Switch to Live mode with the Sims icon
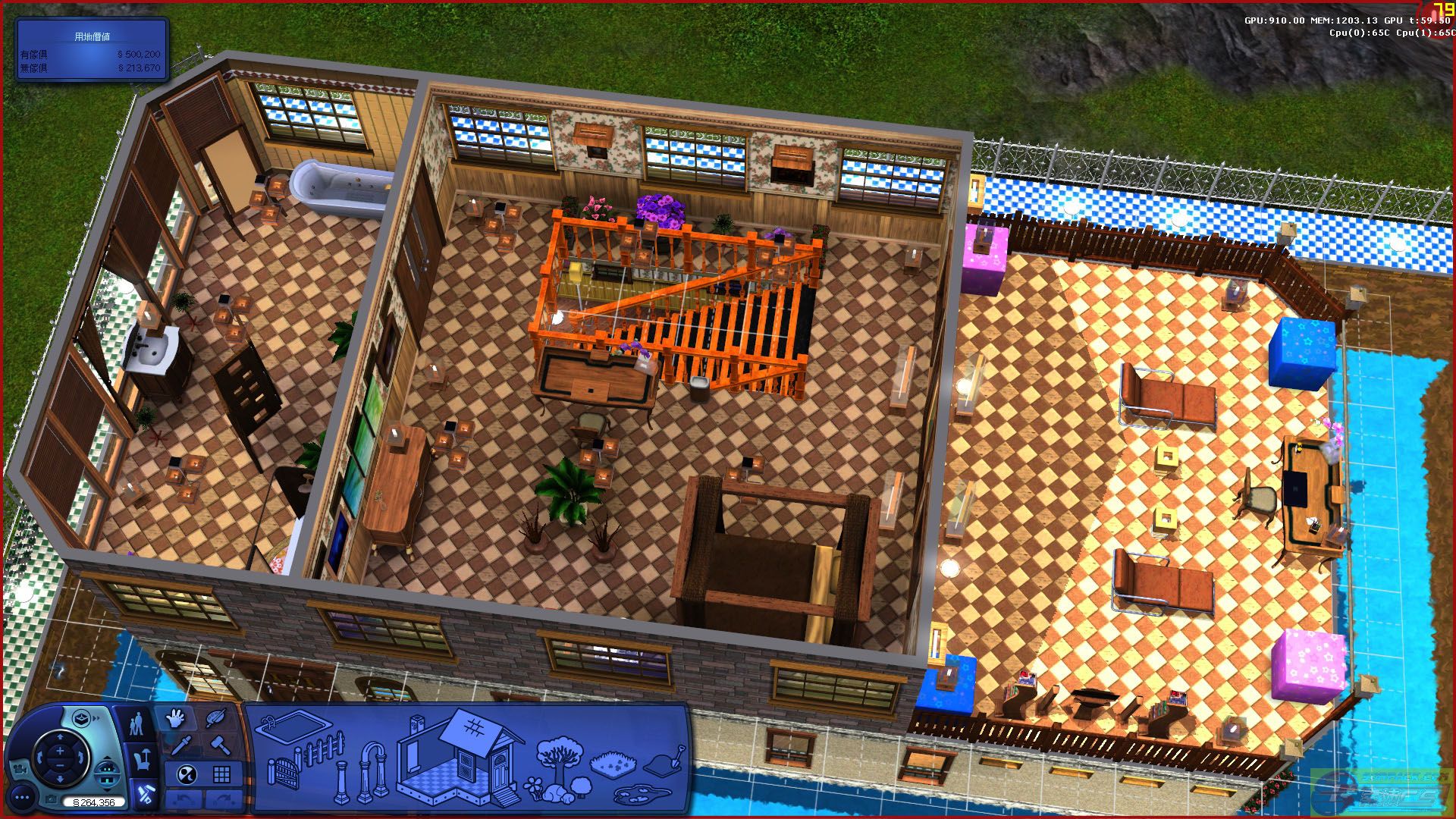 click(137, 723)
